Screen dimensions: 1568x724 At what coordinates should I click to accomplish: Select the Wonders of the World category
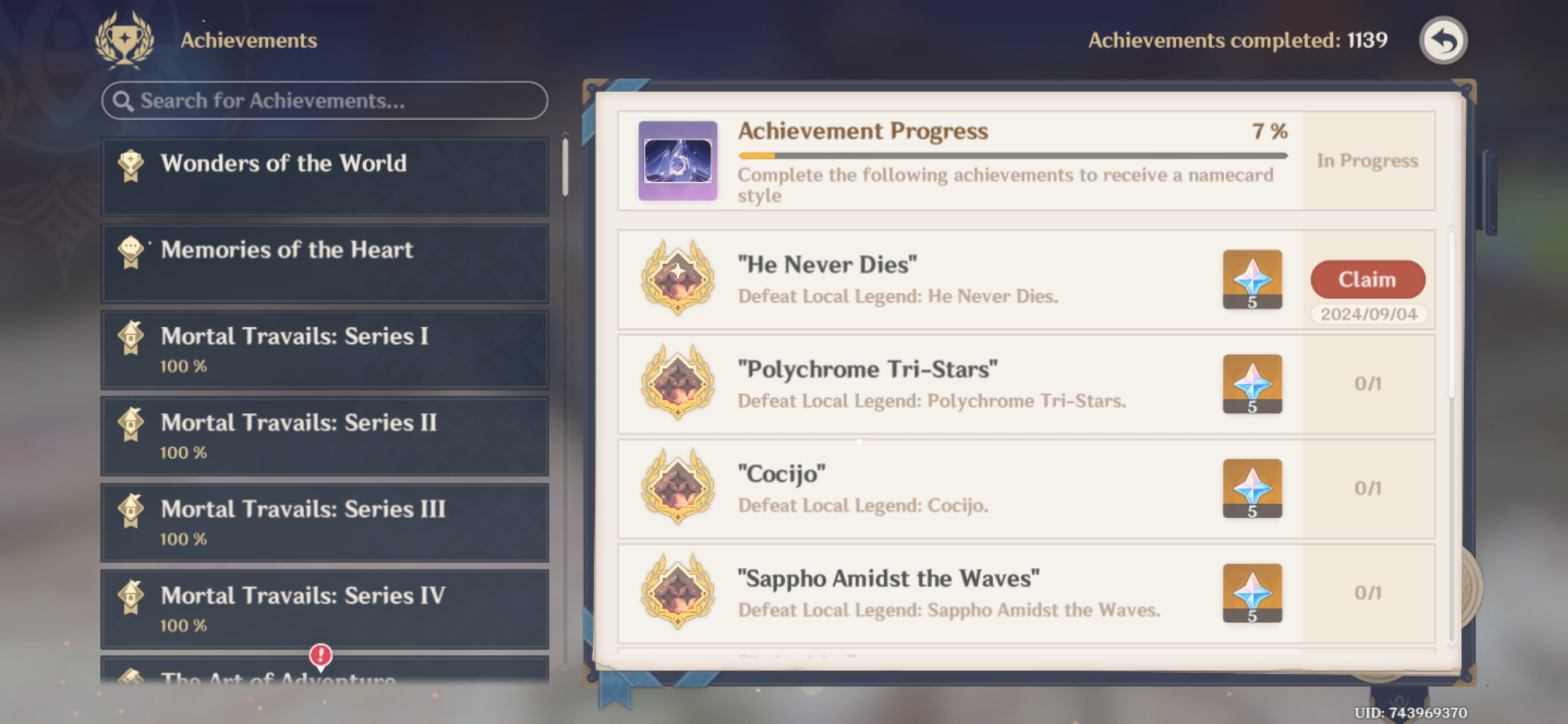tap(324, 176)
